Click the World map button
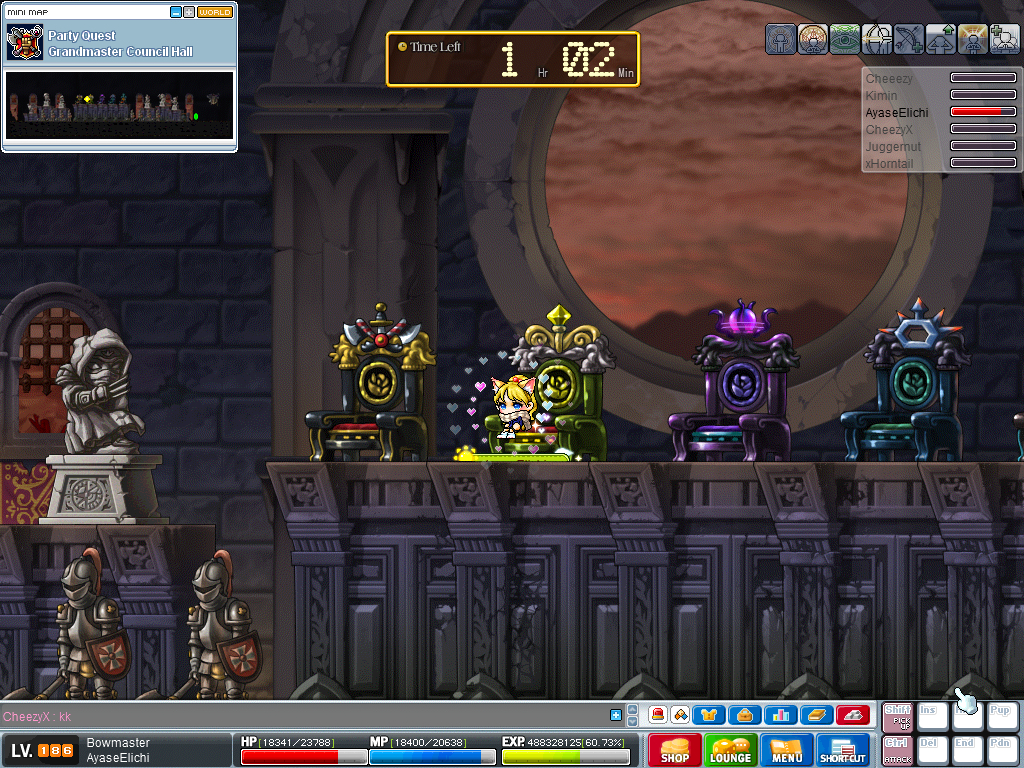The image size is (1024, 768). pos(215,12)
